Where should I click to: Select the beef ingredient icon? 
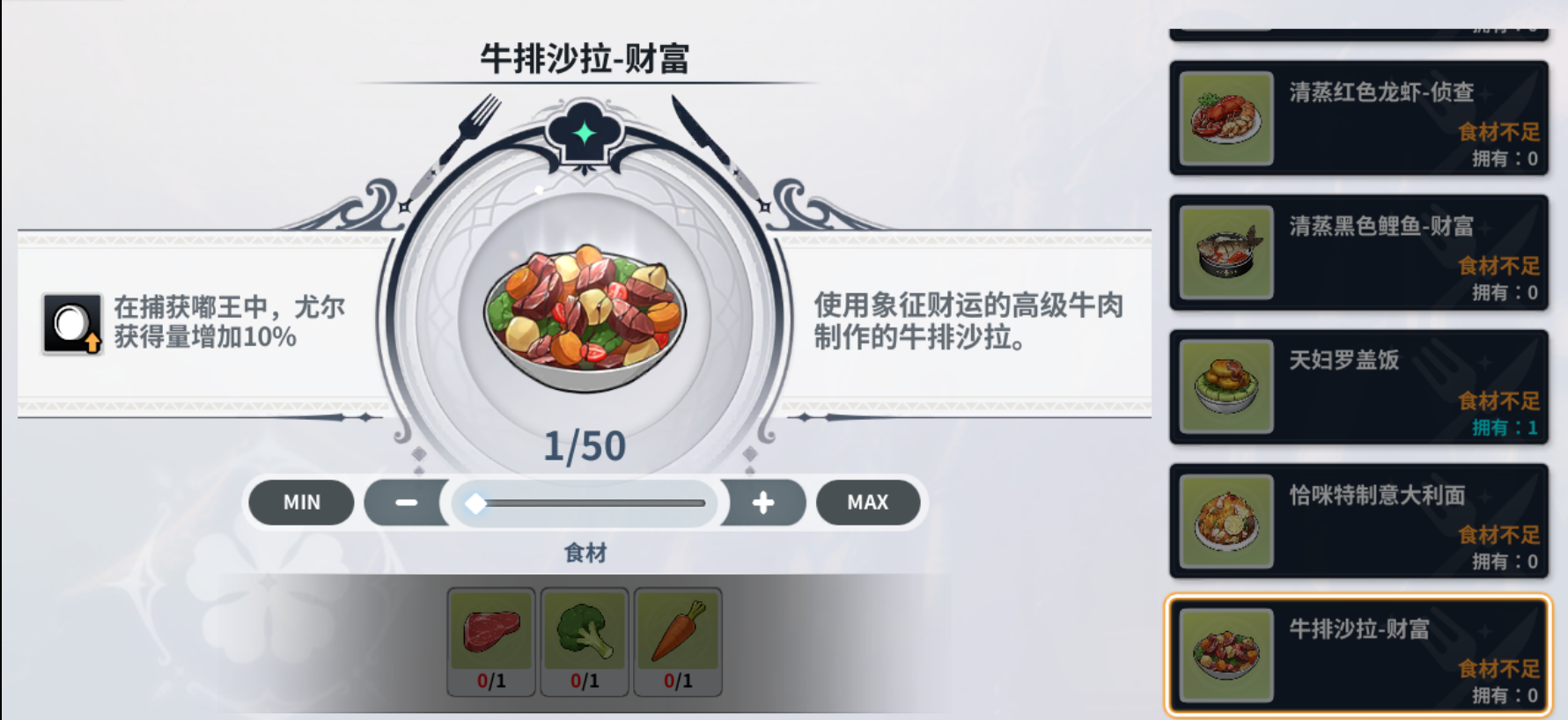coord(490,632)
